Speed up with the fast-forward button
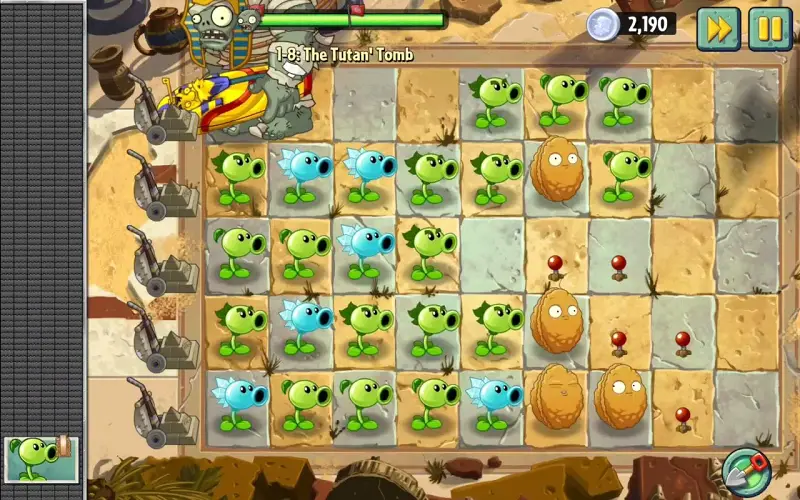Screen dimensions: 800x500 point(717,27)
